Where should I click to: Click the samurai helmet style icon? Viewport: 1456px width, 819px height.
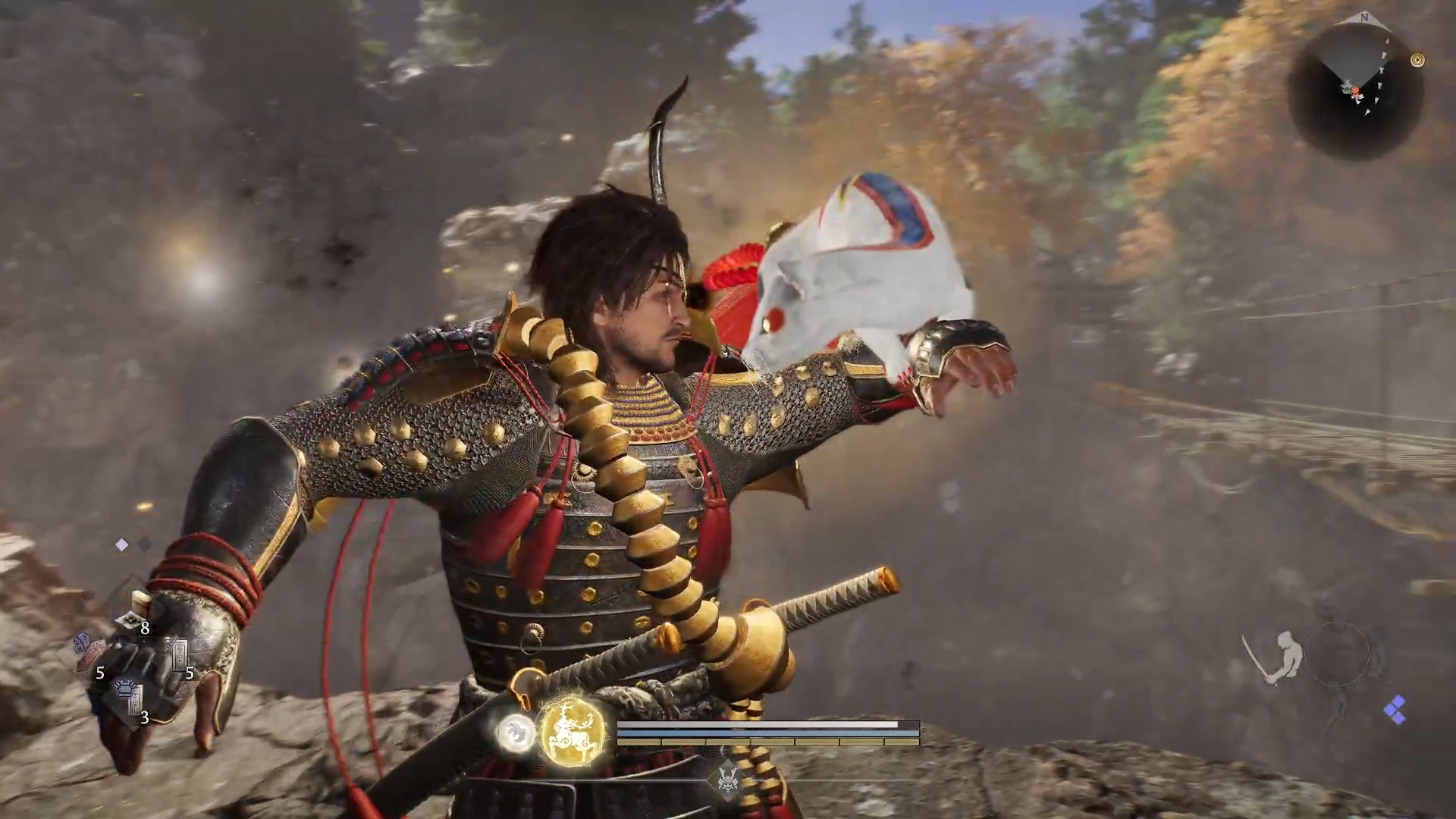point(727,777)
